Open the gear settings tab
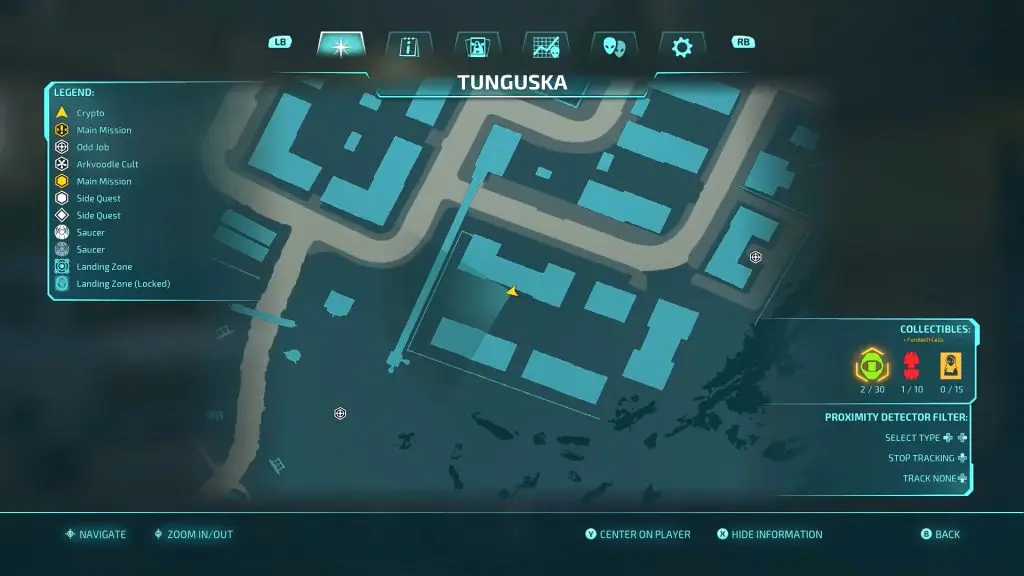 pos(682,46)
